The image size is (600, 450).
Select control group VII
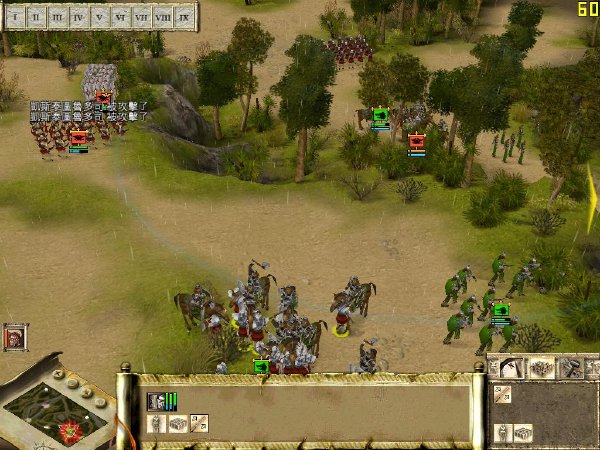tap(143, 17)
